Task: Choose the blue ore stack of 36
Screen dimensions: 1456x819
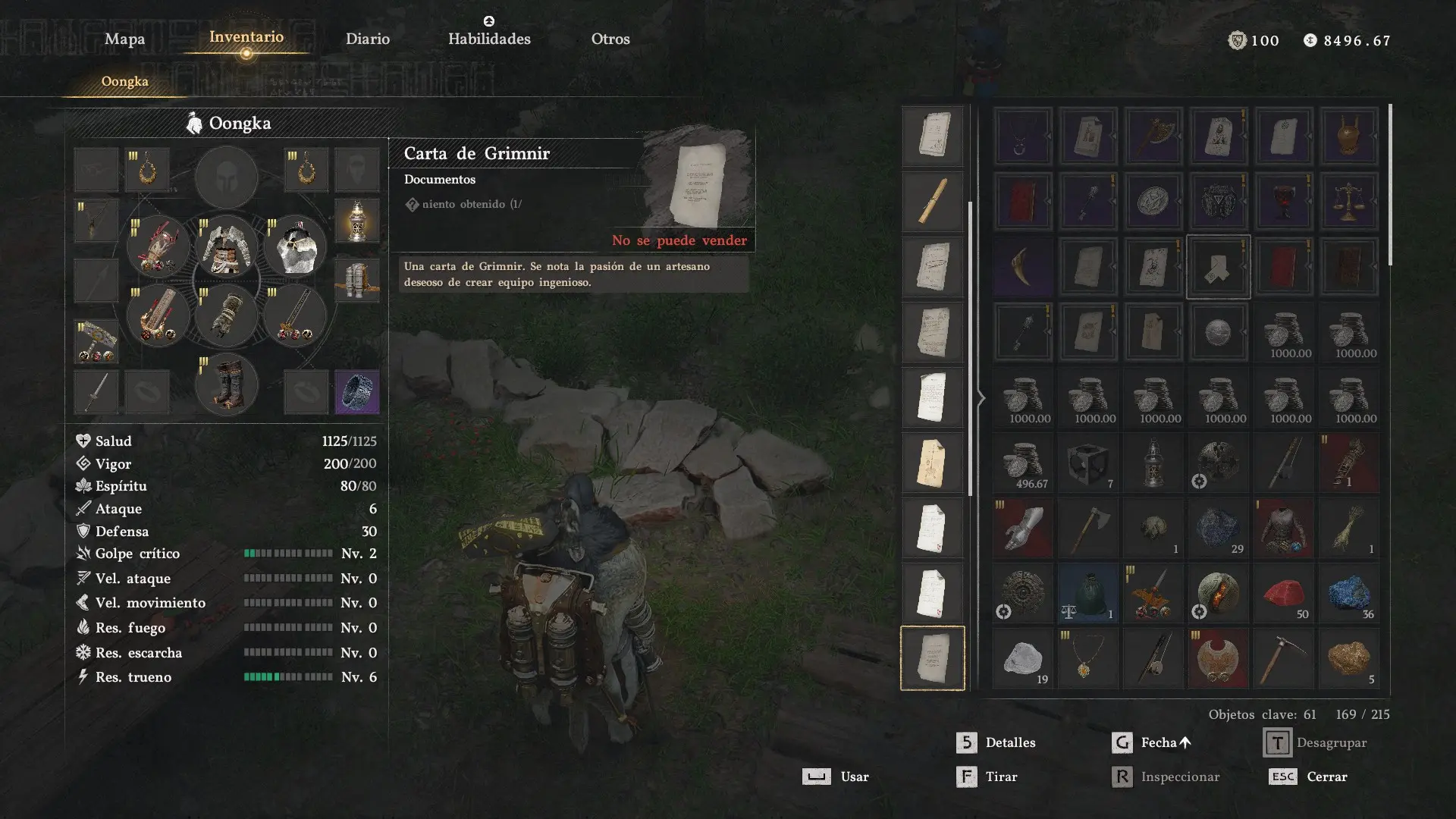Action: tap(1348, 593)
